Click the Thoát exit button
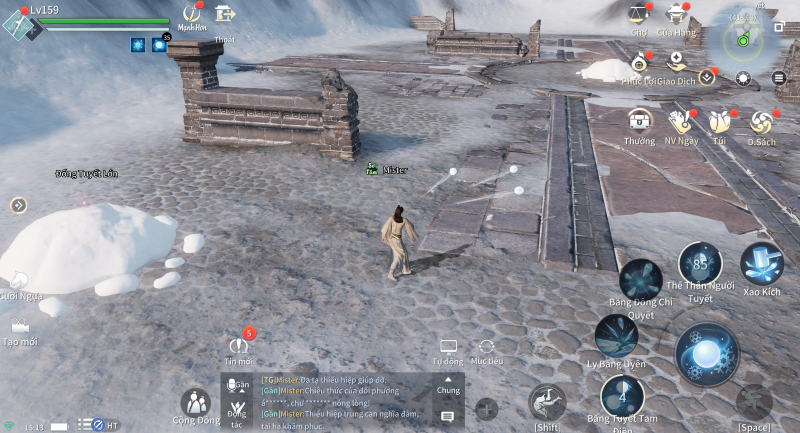Image resolution: width=800 pixels, height=433 pixels. click(x=225, y=14)
